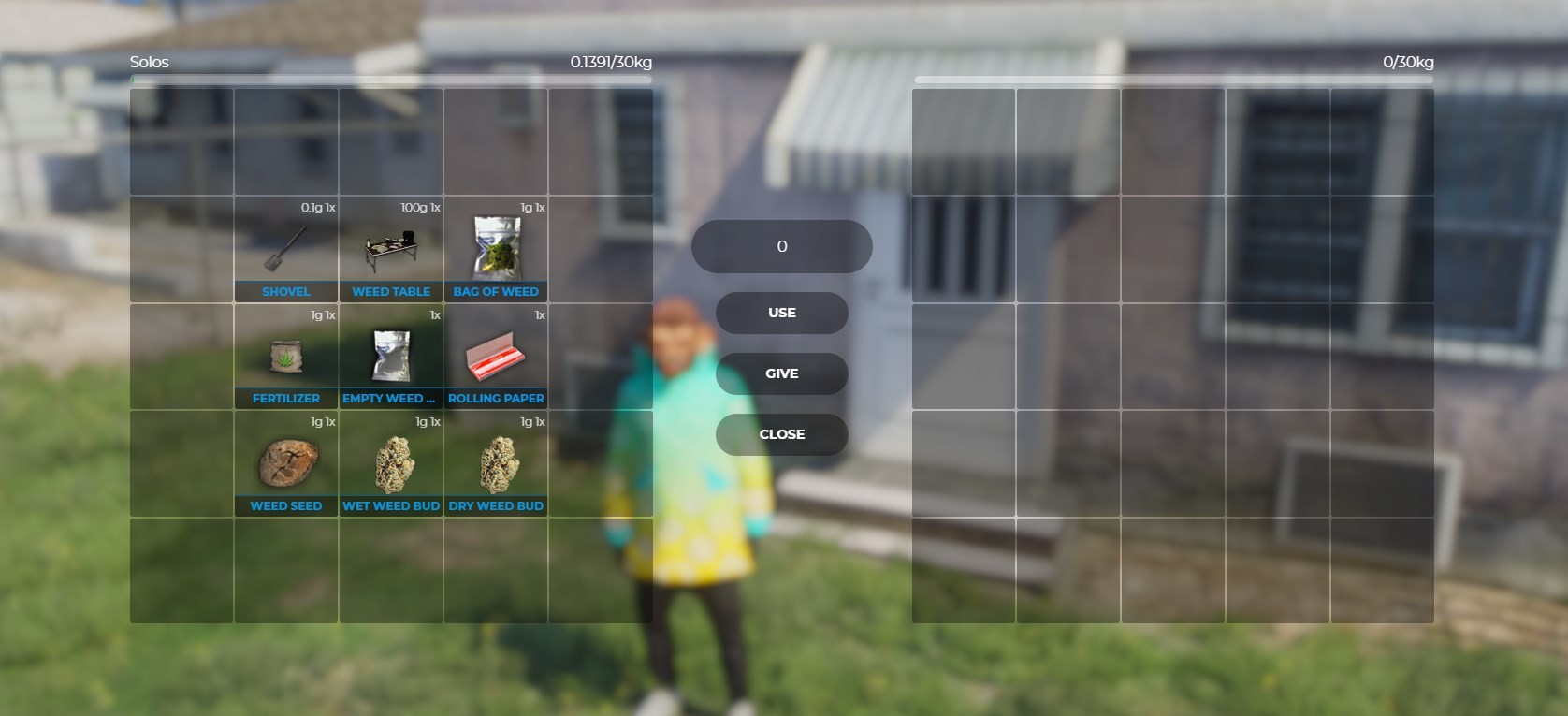Select the Shovel inventory slot
Viewport: 1568px width, 716px height.
pyautogui.click(x=285, y=250)
